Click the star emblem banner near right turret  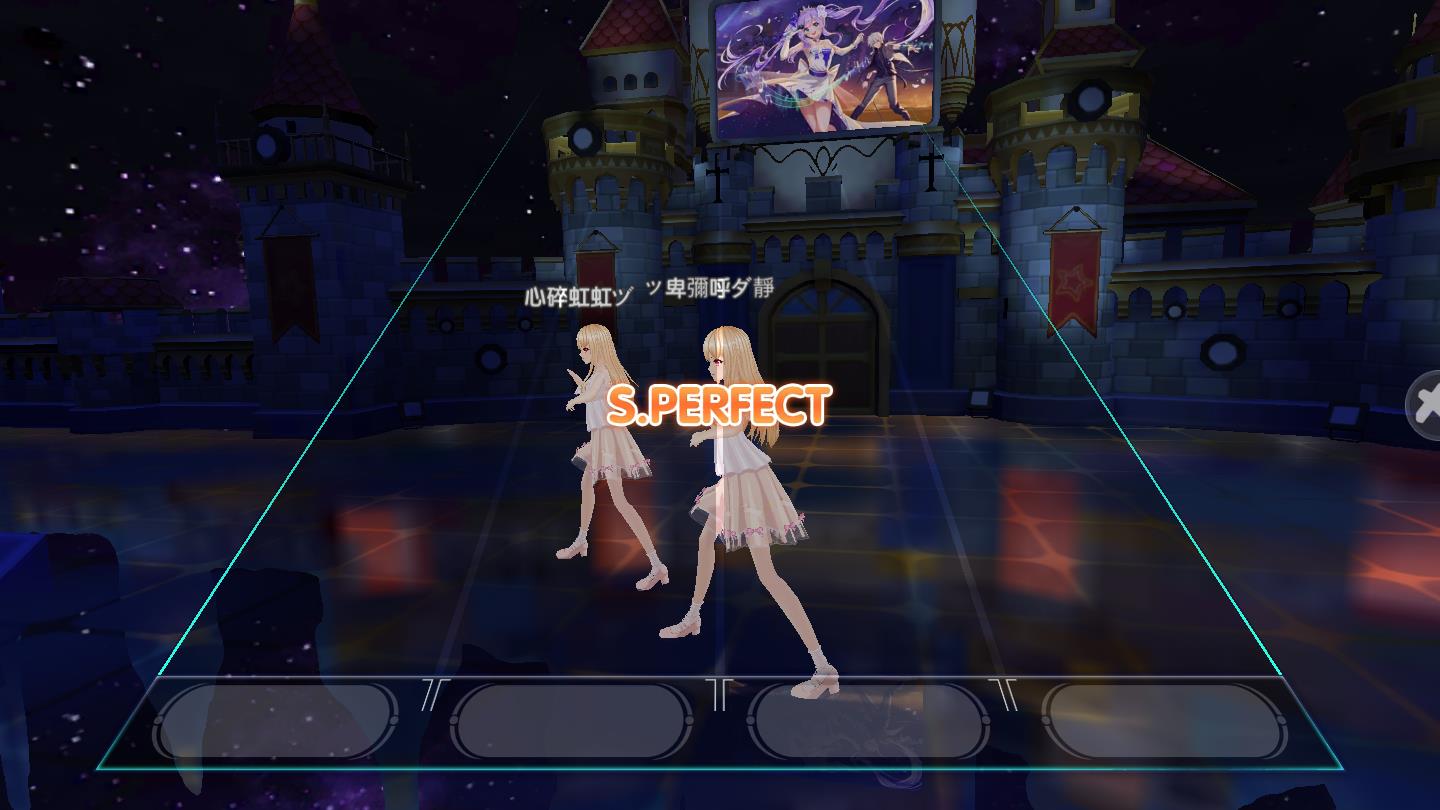pyautogui.click(x=1074, y=283)
